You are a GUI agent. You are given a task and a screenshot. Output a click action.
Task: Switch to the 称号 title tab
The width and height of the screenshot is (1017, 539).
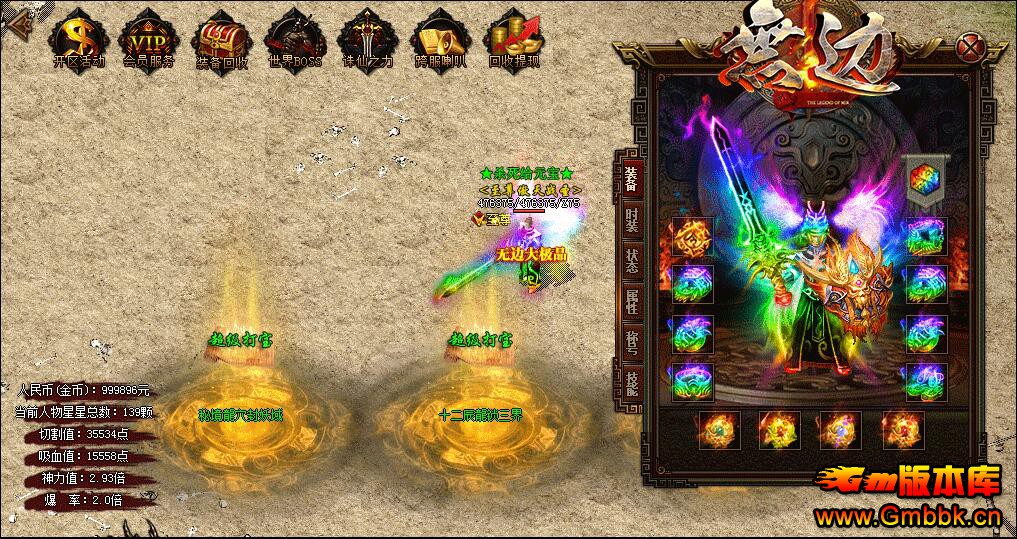click(631, 342)
